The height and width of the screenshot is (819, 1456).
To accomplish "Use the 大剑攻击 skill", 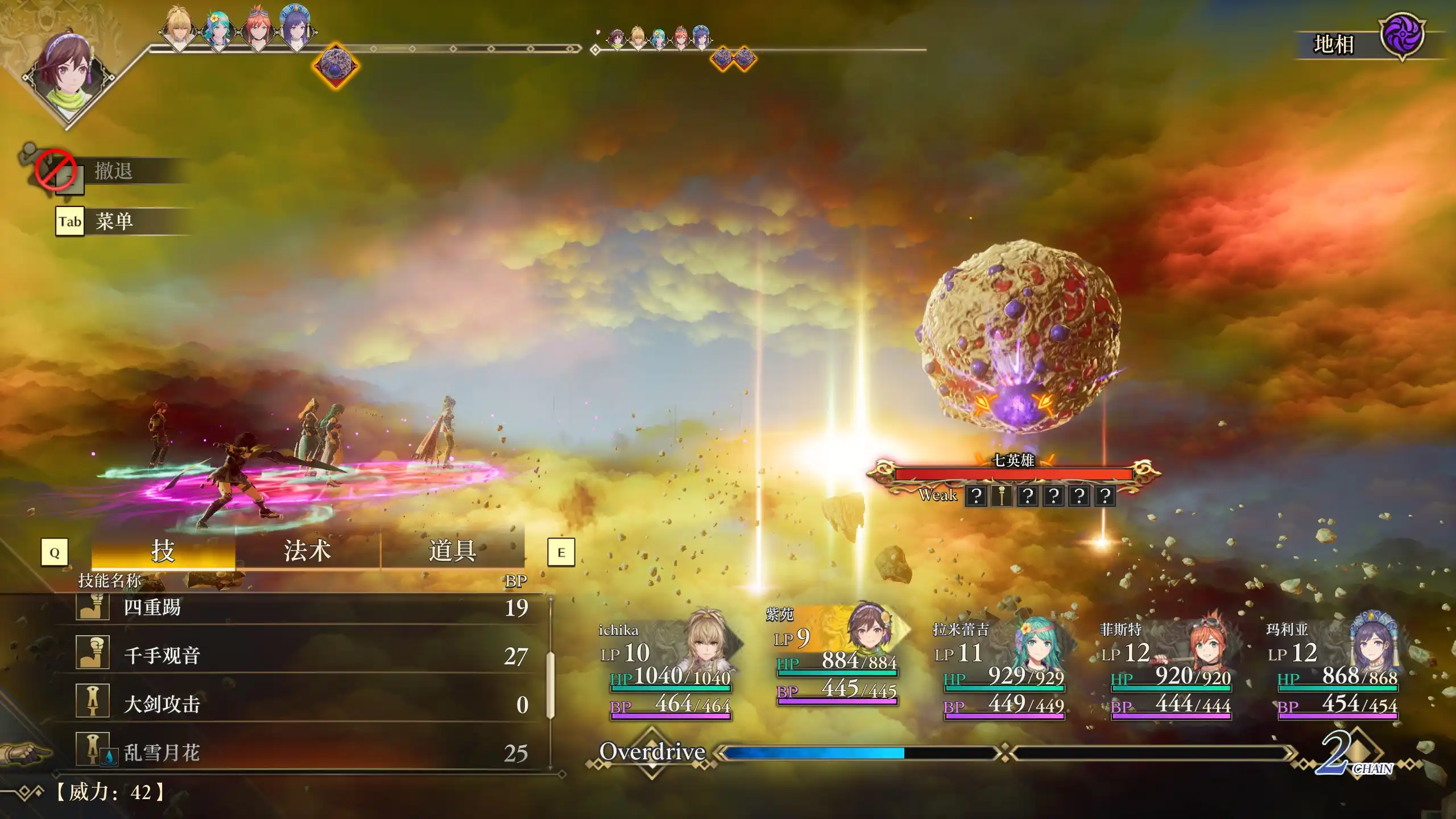I will pyautogui.click(x=301, y=704).
